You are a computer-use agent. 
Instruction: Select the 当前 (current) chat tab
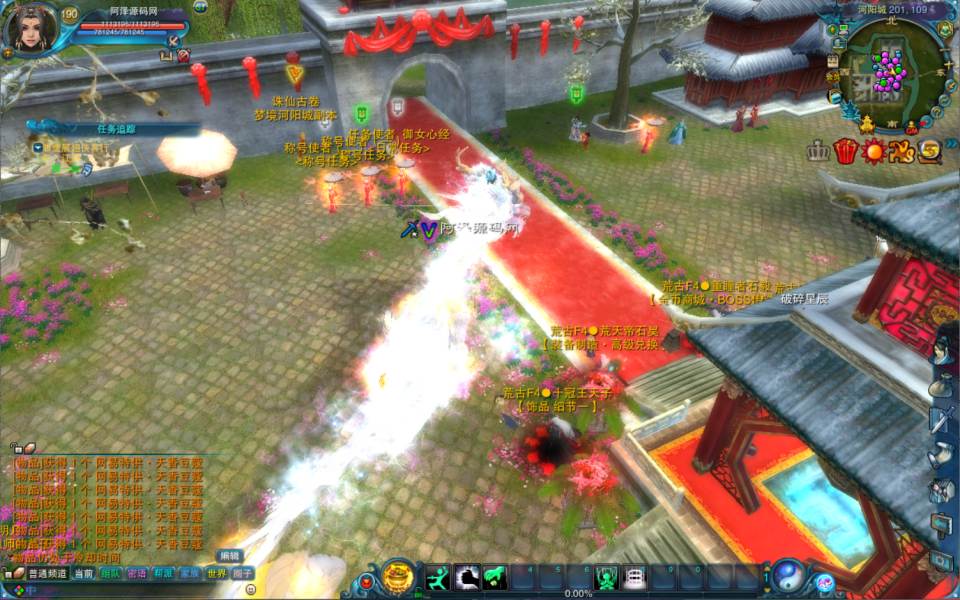click(84, 573)
